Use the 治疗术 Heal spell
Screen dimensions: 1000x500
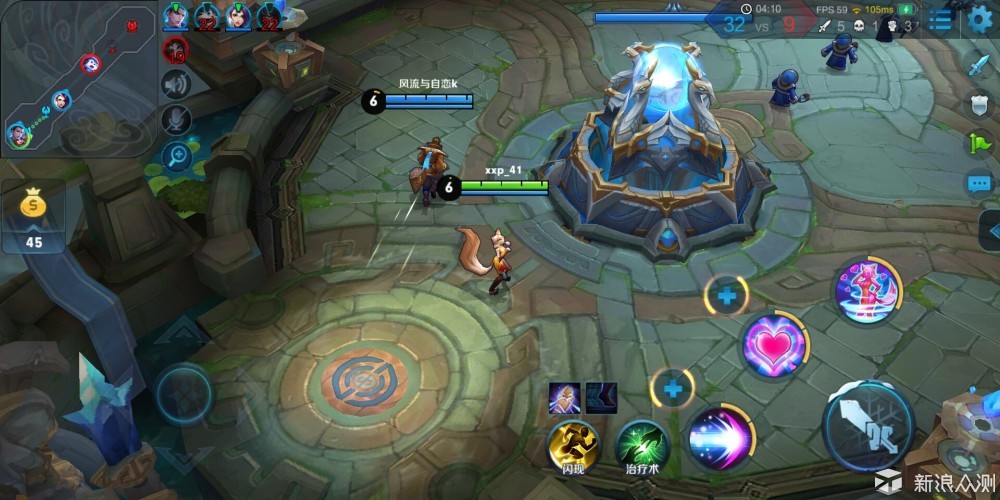coord(642,443)
